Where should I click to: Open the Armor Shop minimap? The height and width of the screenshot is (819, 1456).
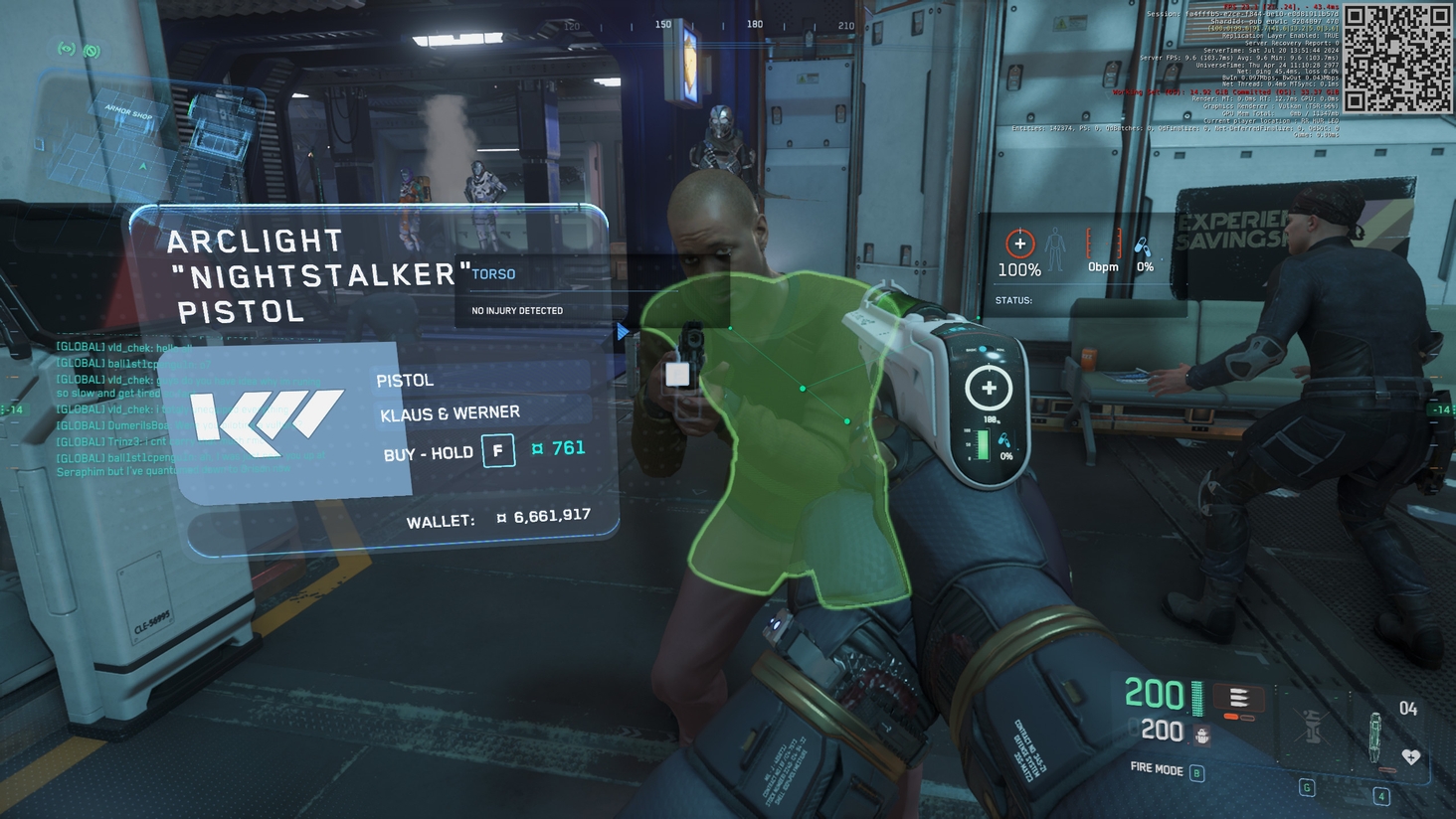(149, 139)
